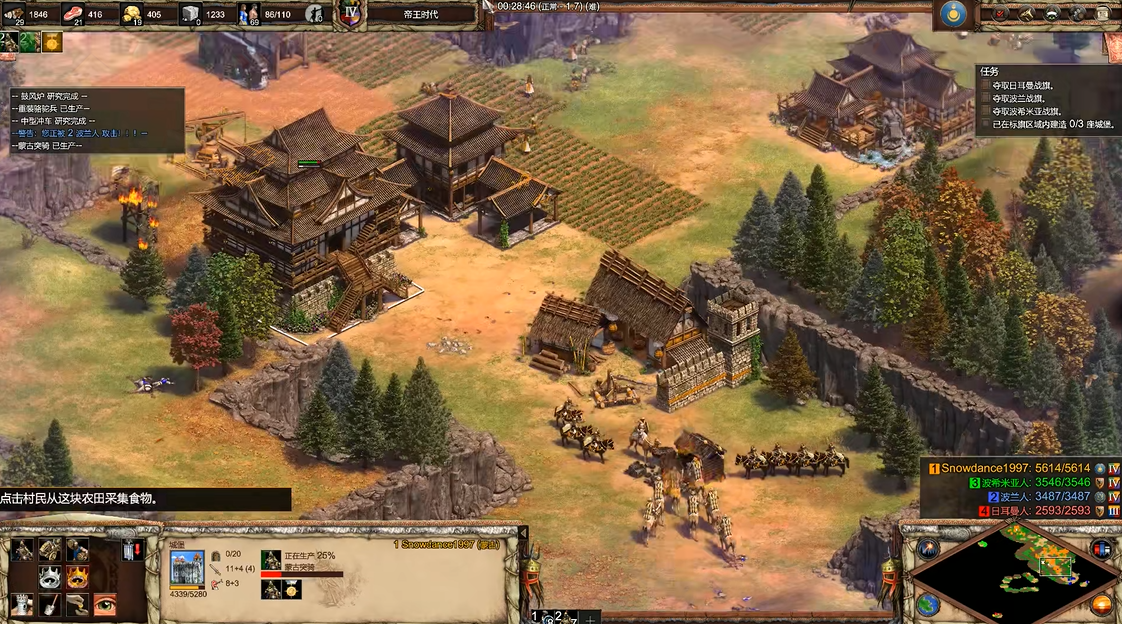Click the castle with red arrow button
The height and width of the screenshot is (624, 1122).
(x=131, y=550)
